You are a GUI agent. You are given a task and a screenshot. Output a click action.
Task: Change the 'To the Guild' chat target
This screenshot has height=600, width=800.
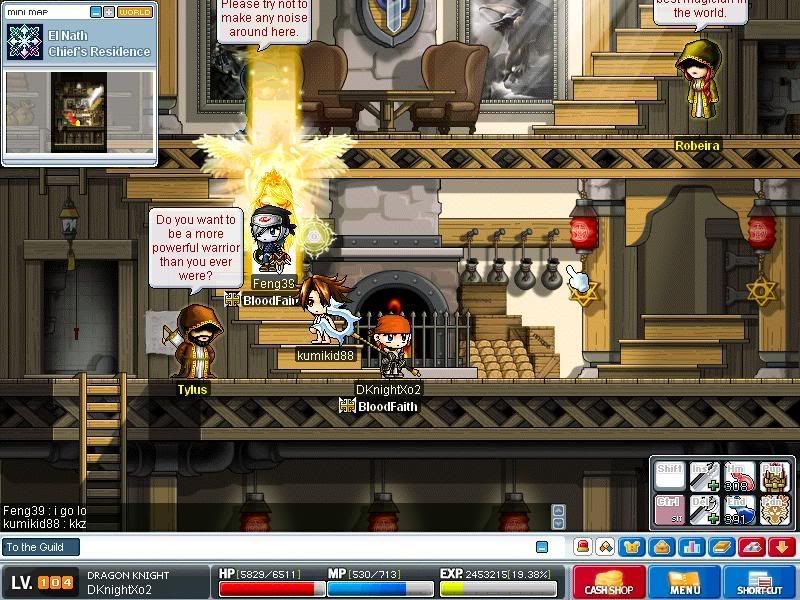click(40, 547)
